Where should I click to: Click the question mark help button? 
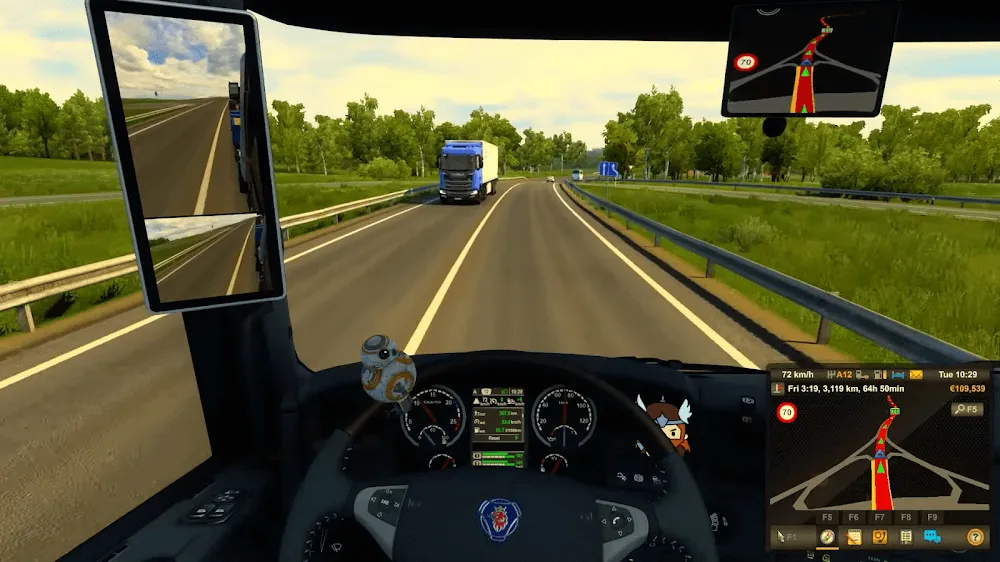(x=974, y=537)
